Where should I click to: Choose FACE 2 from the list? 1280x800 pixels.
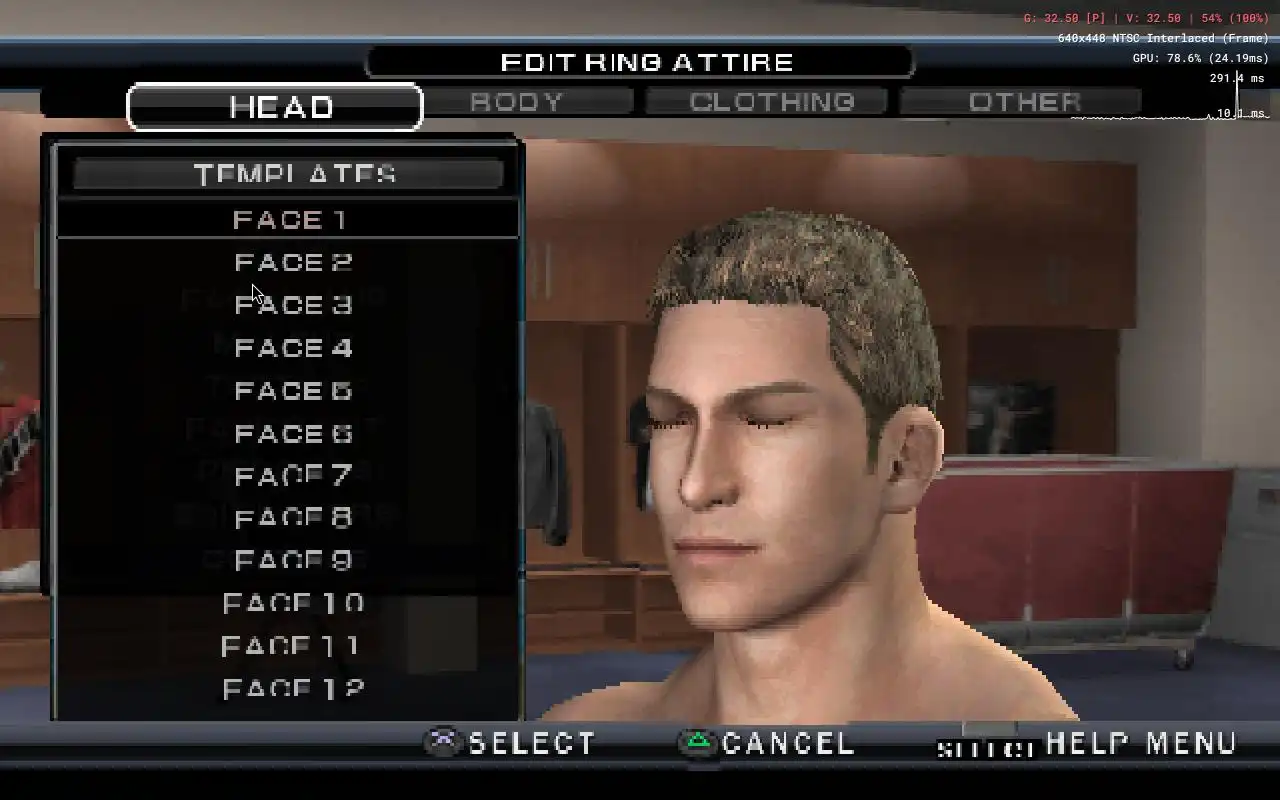click(x=293, y=262)
